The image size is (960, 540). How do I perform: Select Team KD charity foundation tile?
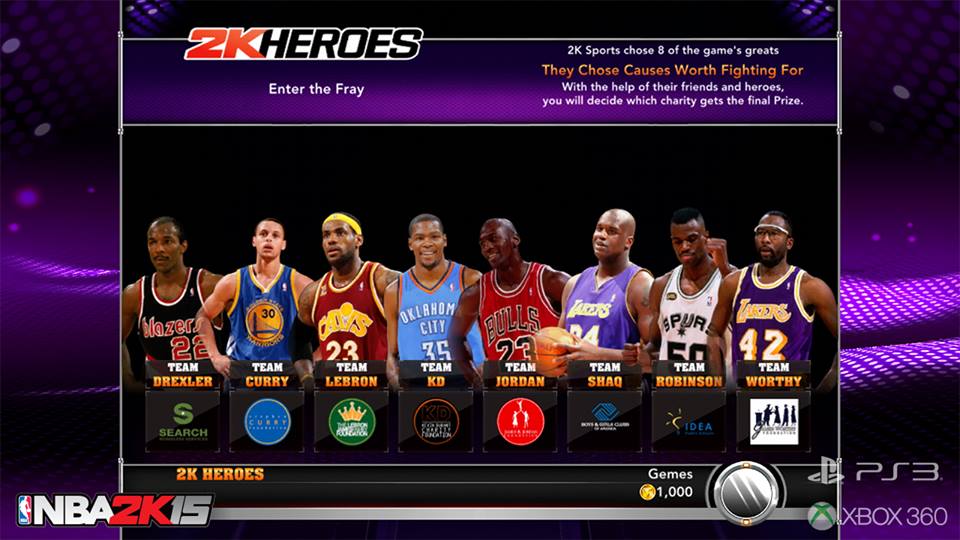436,421
